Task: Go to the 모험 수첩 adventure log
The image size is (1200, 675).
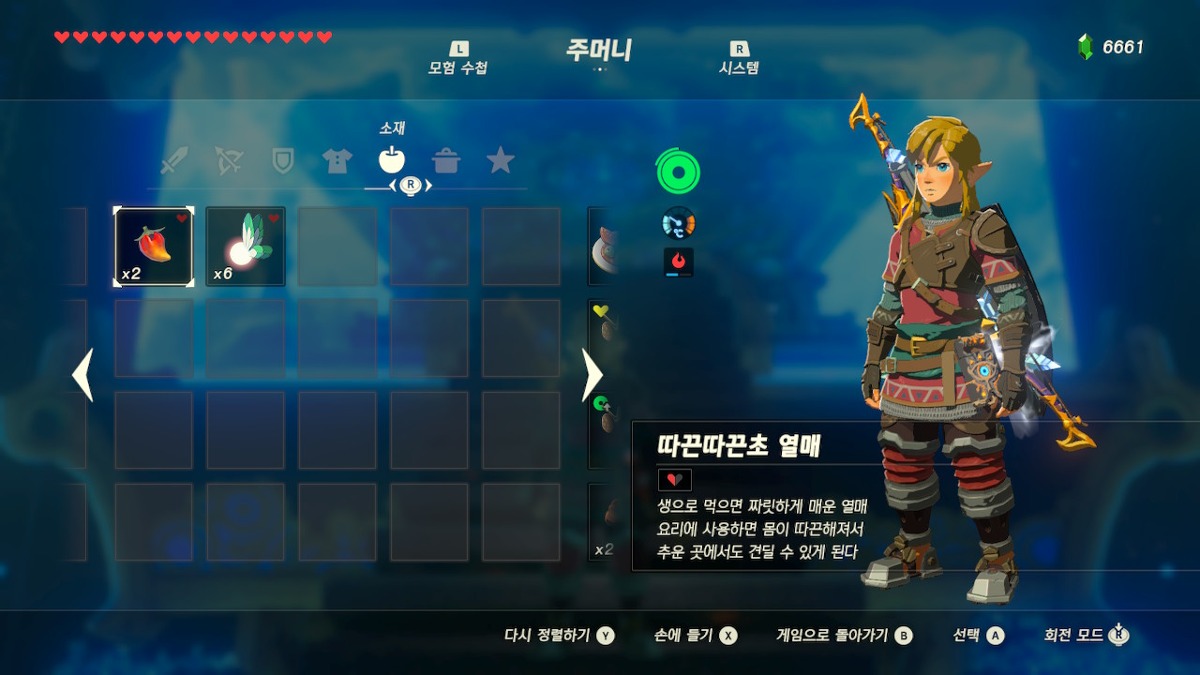Action: [458, 60]
